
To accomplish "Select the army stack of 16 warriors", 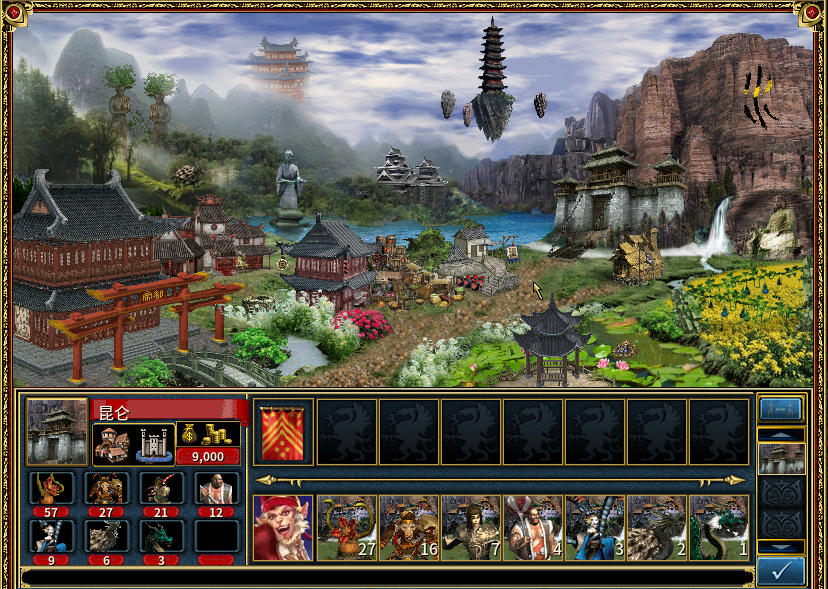I will click(409, 527).
